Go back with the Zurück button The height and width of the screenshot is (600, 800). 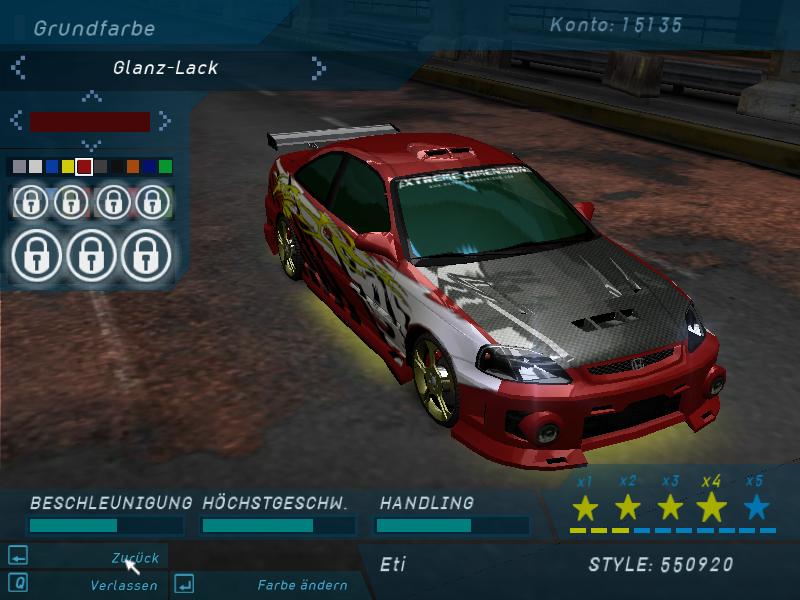tap(134, 558)
